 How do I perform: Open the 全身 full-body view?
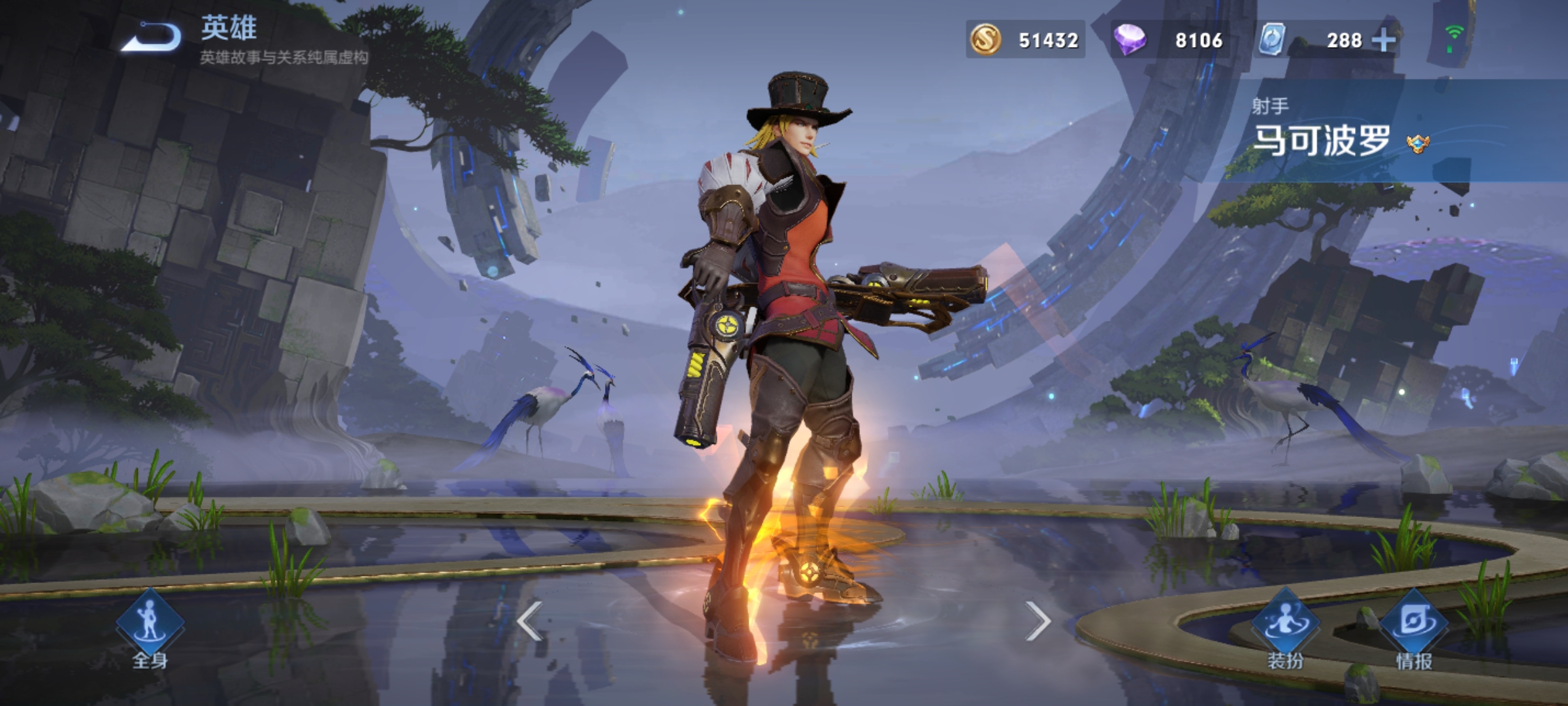click(150, 628)
